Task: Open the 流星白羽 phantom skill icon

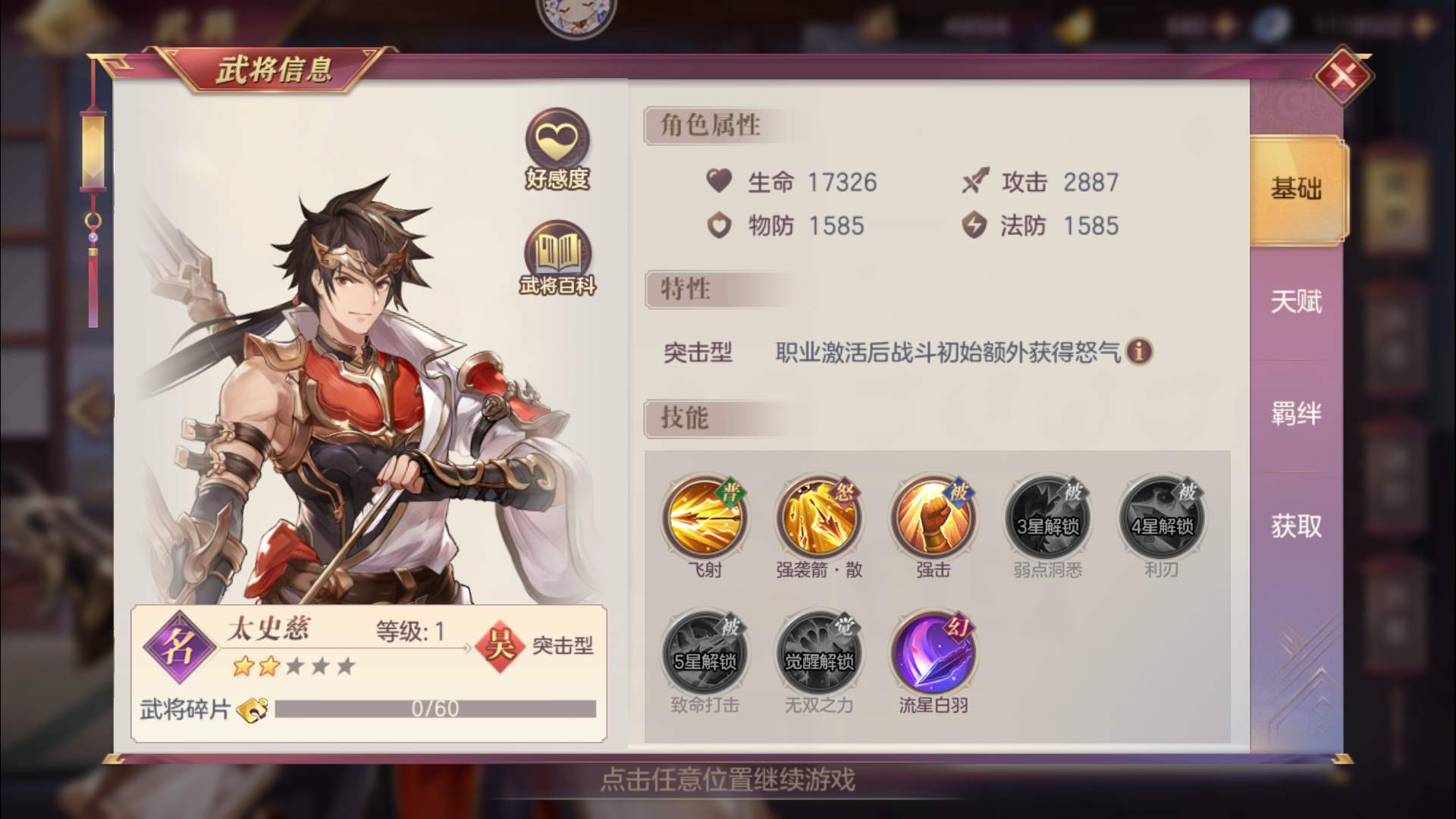Action: tap(934, 654)
